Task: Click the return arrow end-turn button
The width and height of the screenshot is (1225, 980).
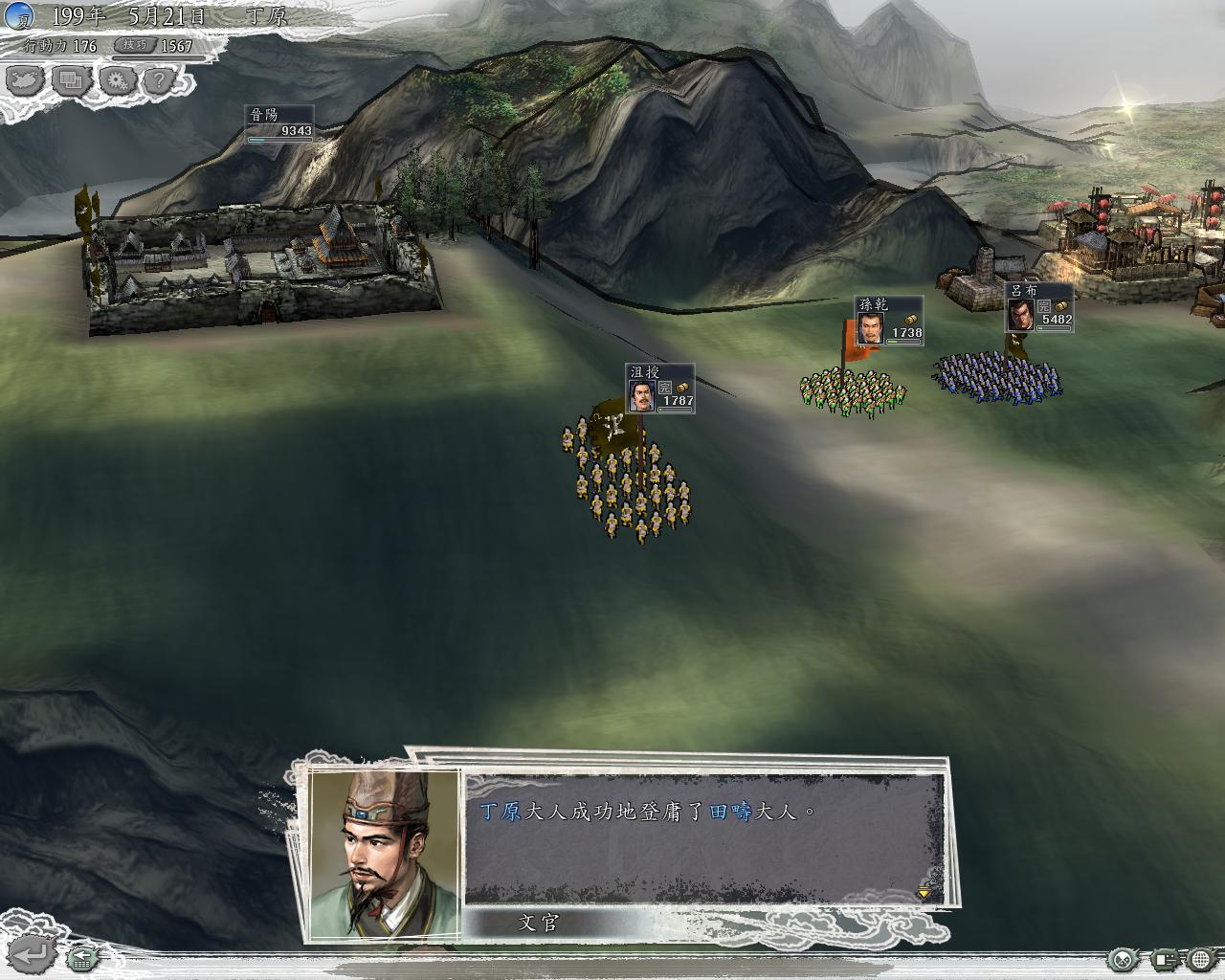Action: (x=33, y=953)
